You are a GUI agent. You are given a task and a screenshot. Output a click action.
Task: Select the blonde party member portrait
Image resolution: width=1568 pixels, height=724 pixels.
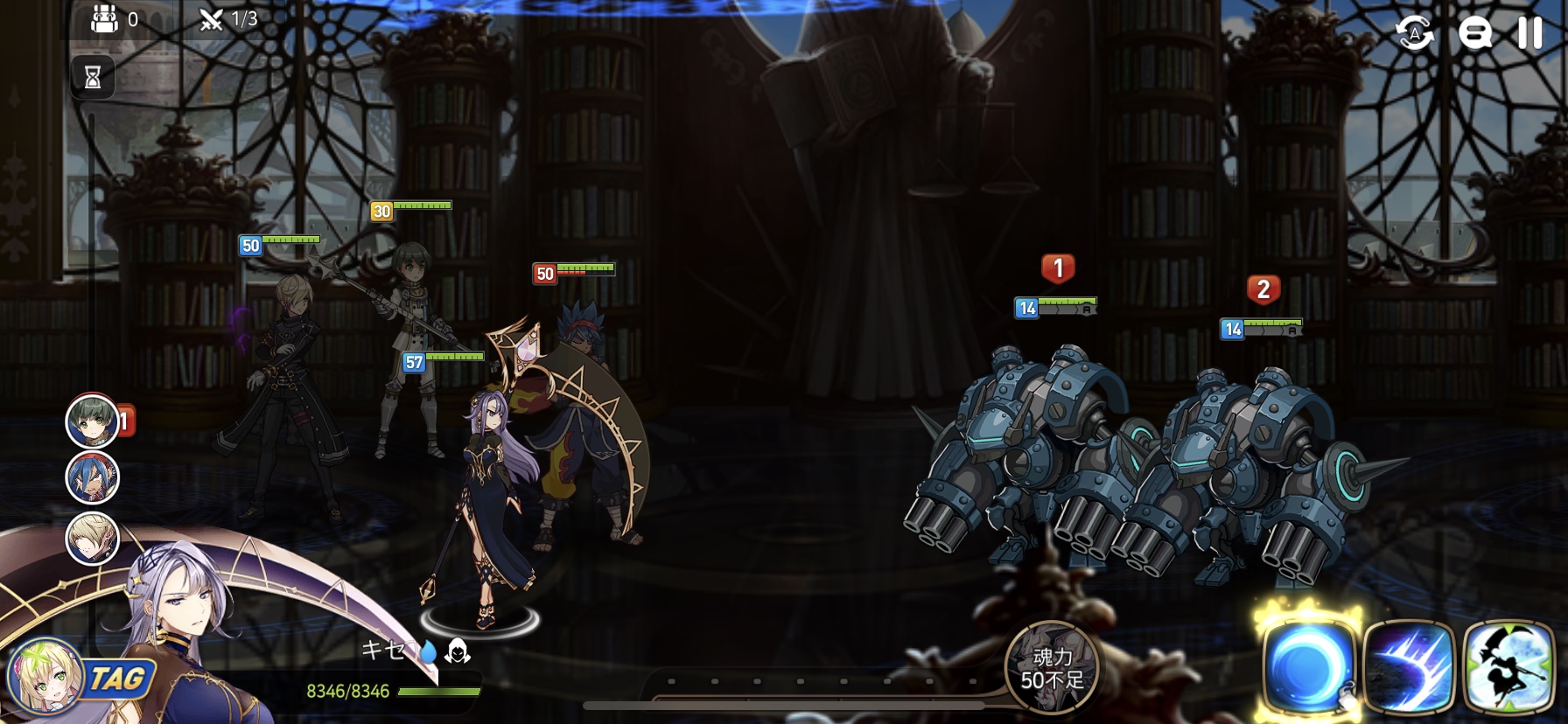pos(93,537)
